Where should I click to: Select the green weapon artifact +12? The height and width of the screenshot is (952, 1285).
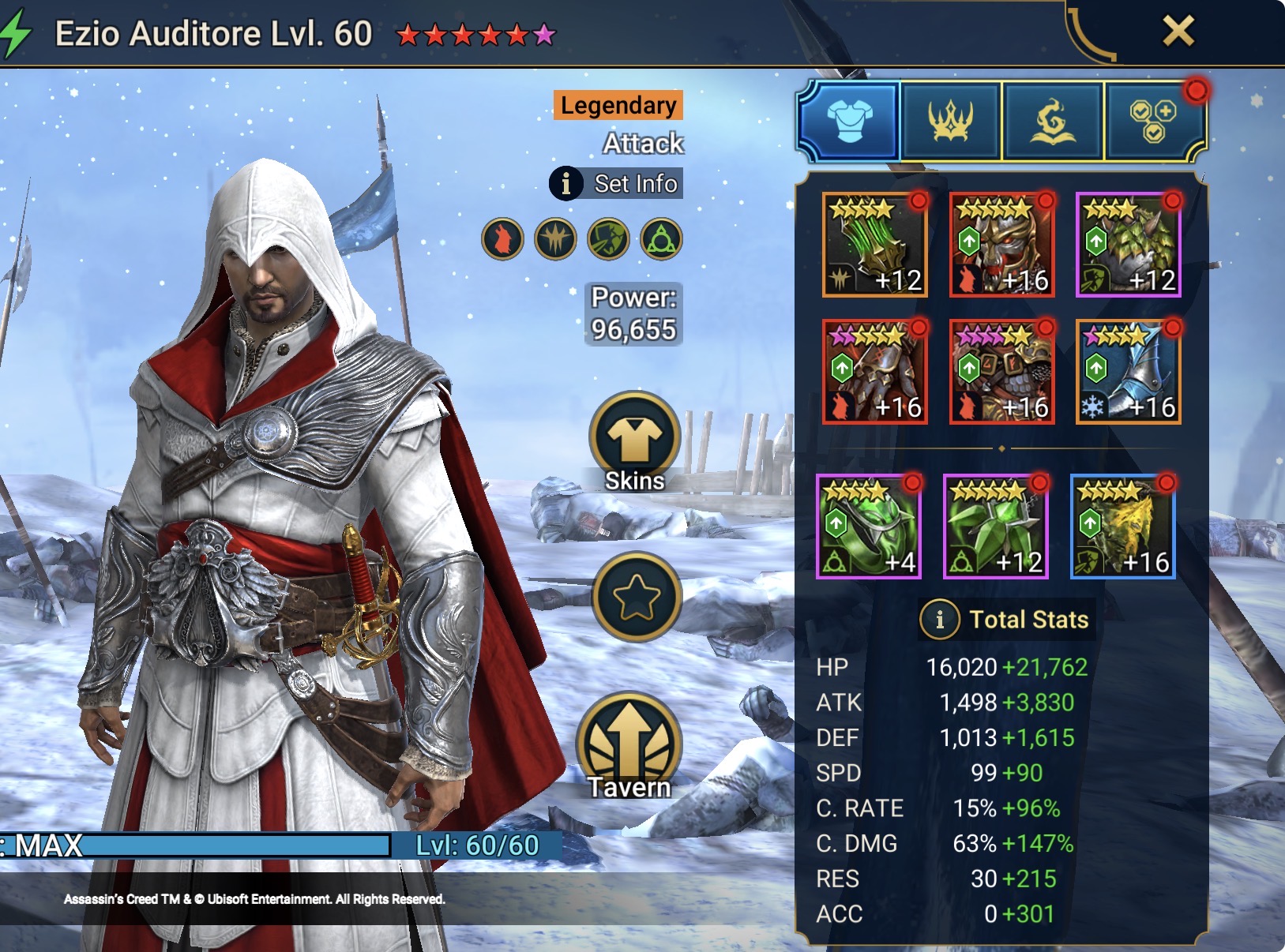(x=874, y=245)
